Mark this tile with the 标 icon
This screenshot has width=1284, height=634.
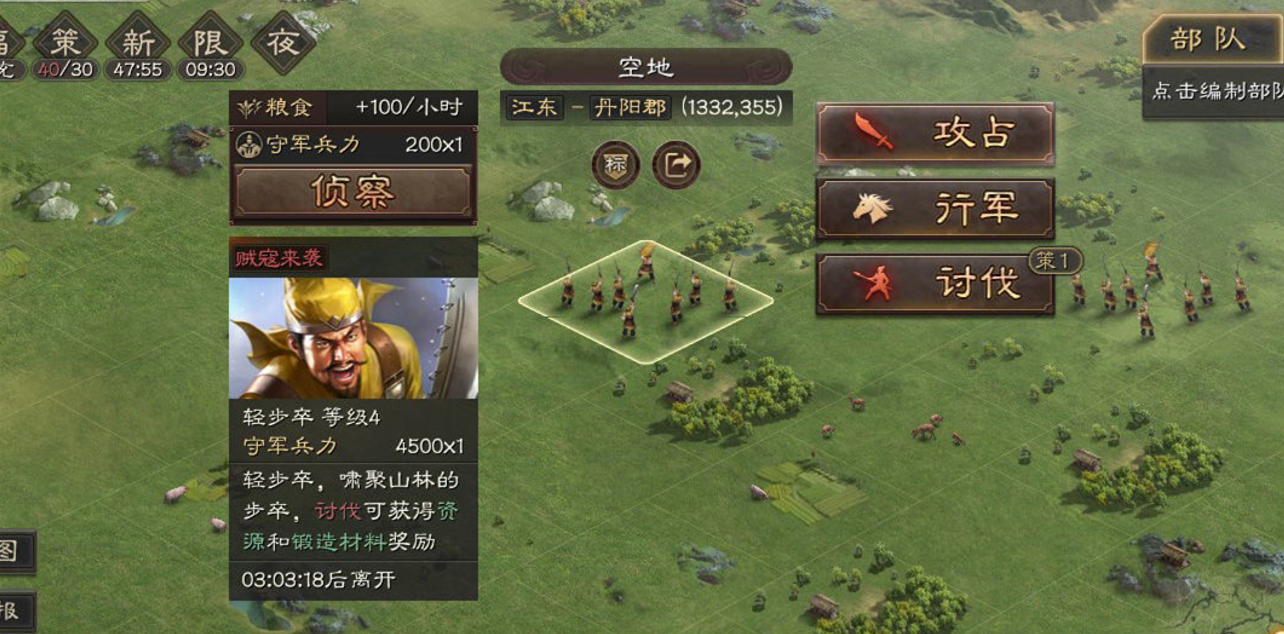(x=615, y=165)
